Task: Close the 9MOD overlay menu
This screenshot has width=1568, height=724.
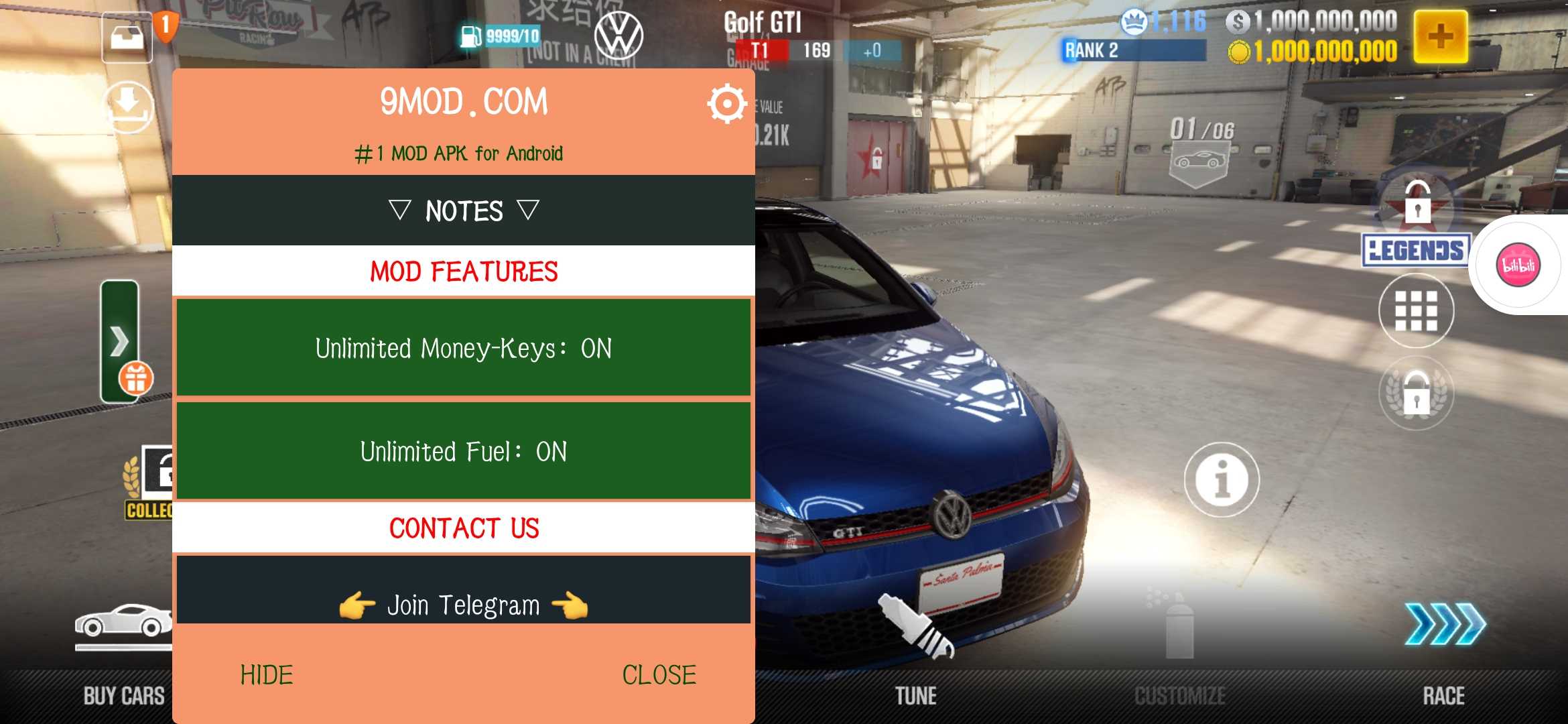Action: (x=659, y=675)
